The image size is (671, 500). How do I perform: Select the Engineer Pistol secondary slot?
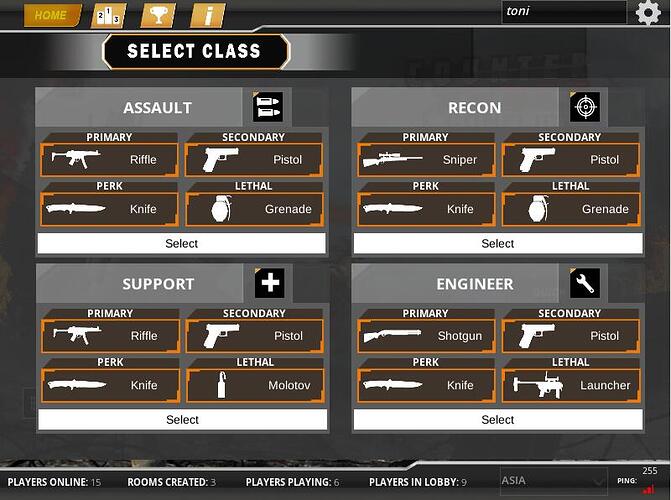pyautogui.click(x=570, y=336)
